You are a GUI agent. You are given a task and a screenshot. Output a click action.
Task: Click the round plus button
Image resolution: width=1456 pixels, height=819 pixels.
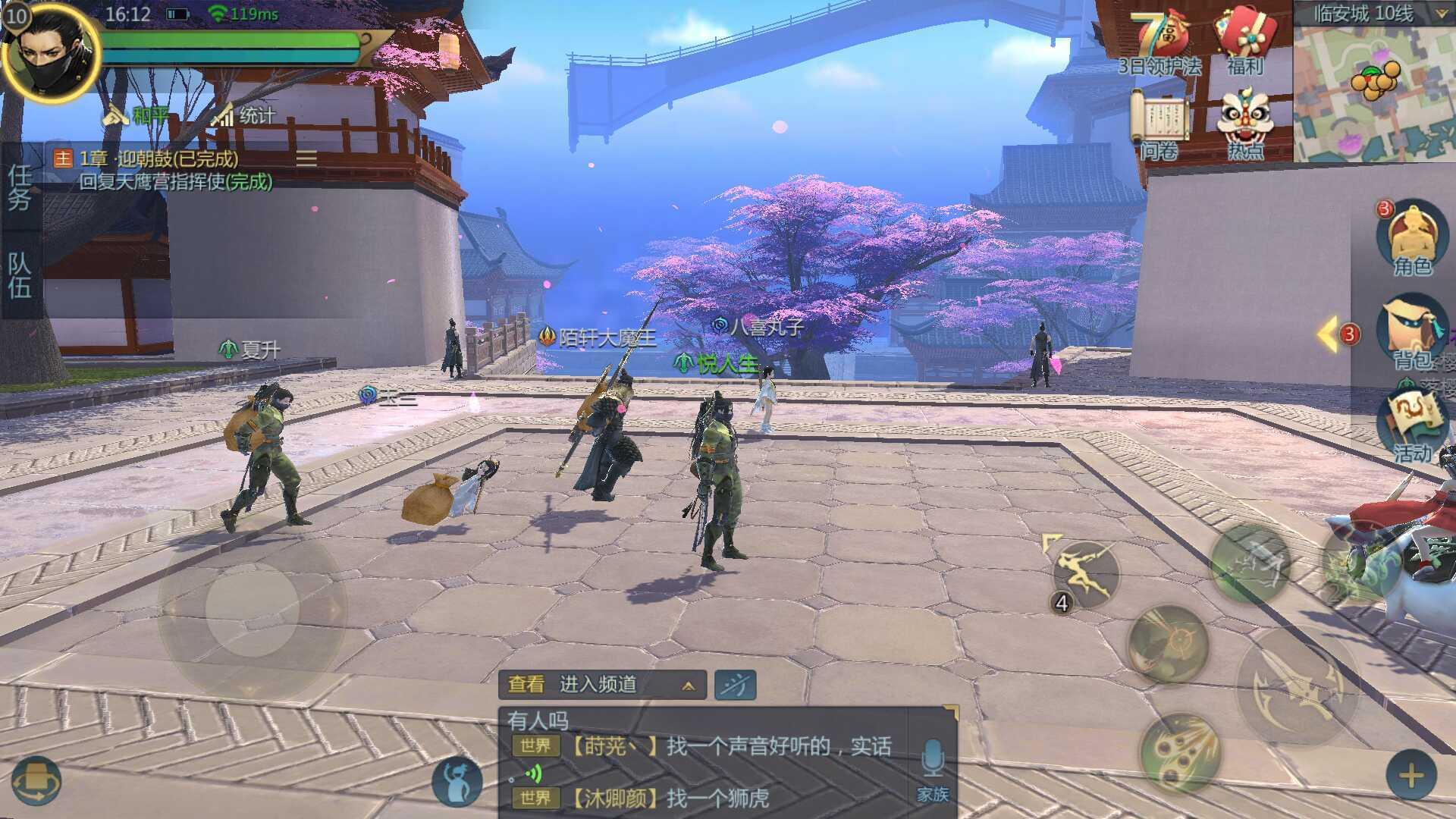[x=1410, y=776]
